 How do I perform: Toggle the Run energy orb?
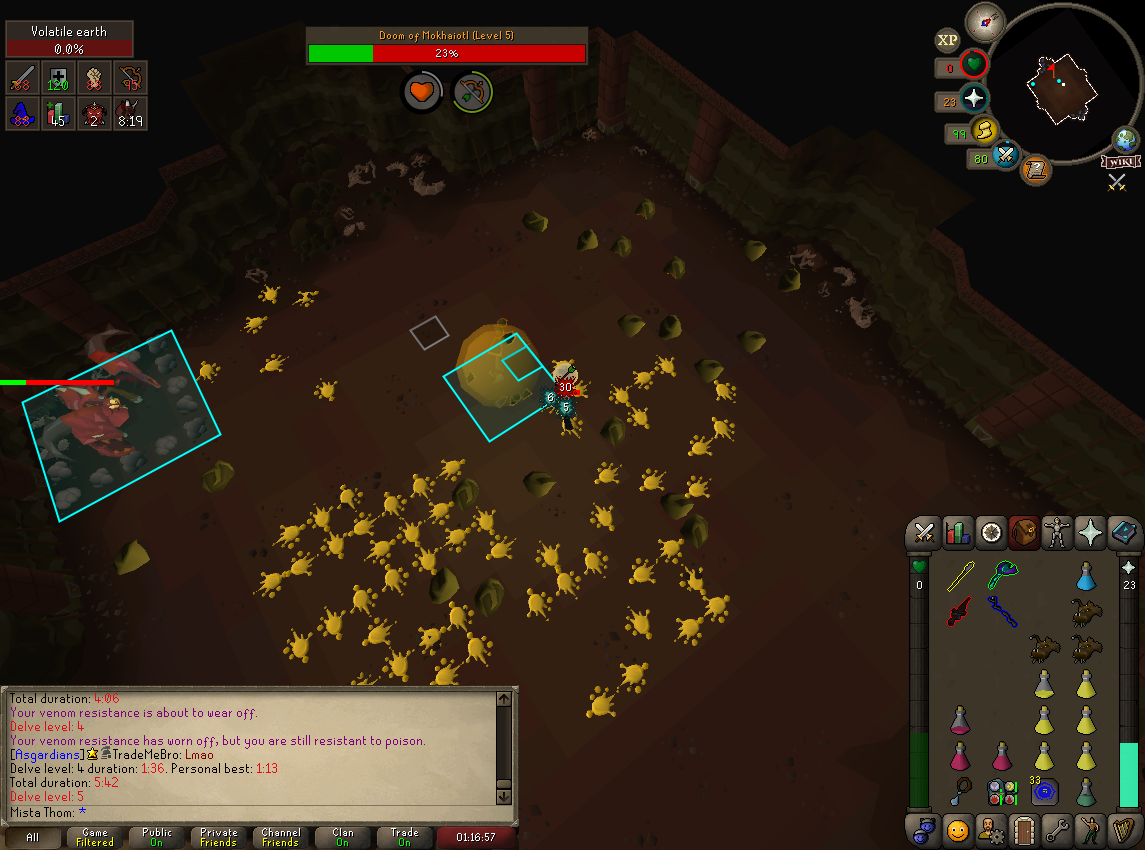click(985, 131)
